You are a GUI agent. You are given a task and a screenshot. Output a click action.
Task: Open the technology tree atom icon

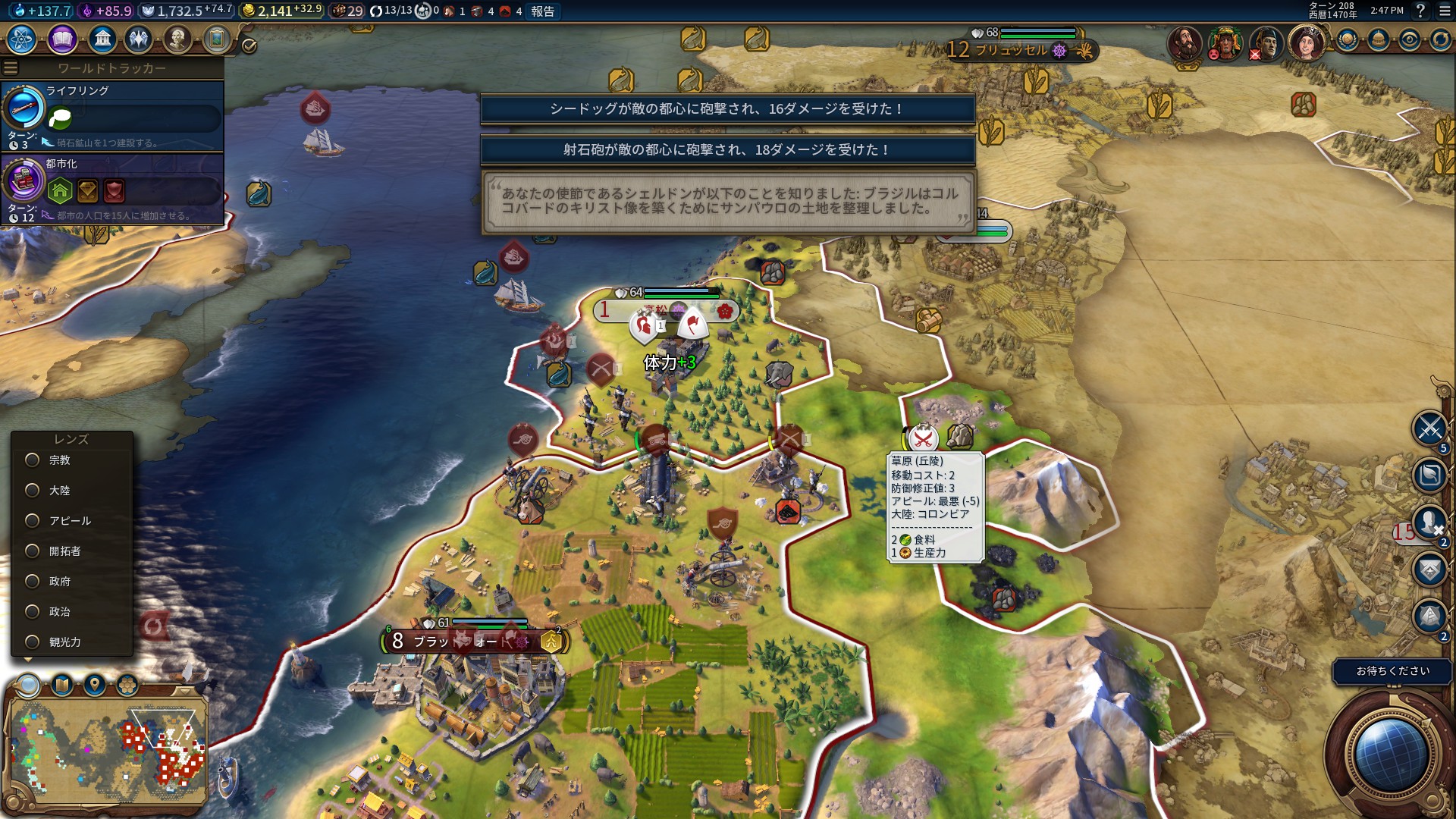pyautogui.click(x=22, y=39)
